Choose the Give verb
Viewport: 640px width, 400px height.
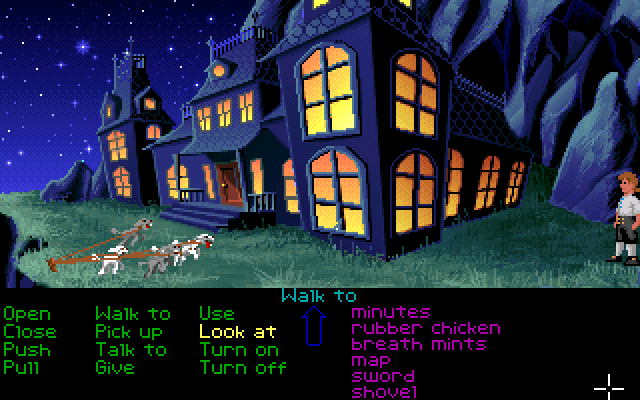coord(114,368)
